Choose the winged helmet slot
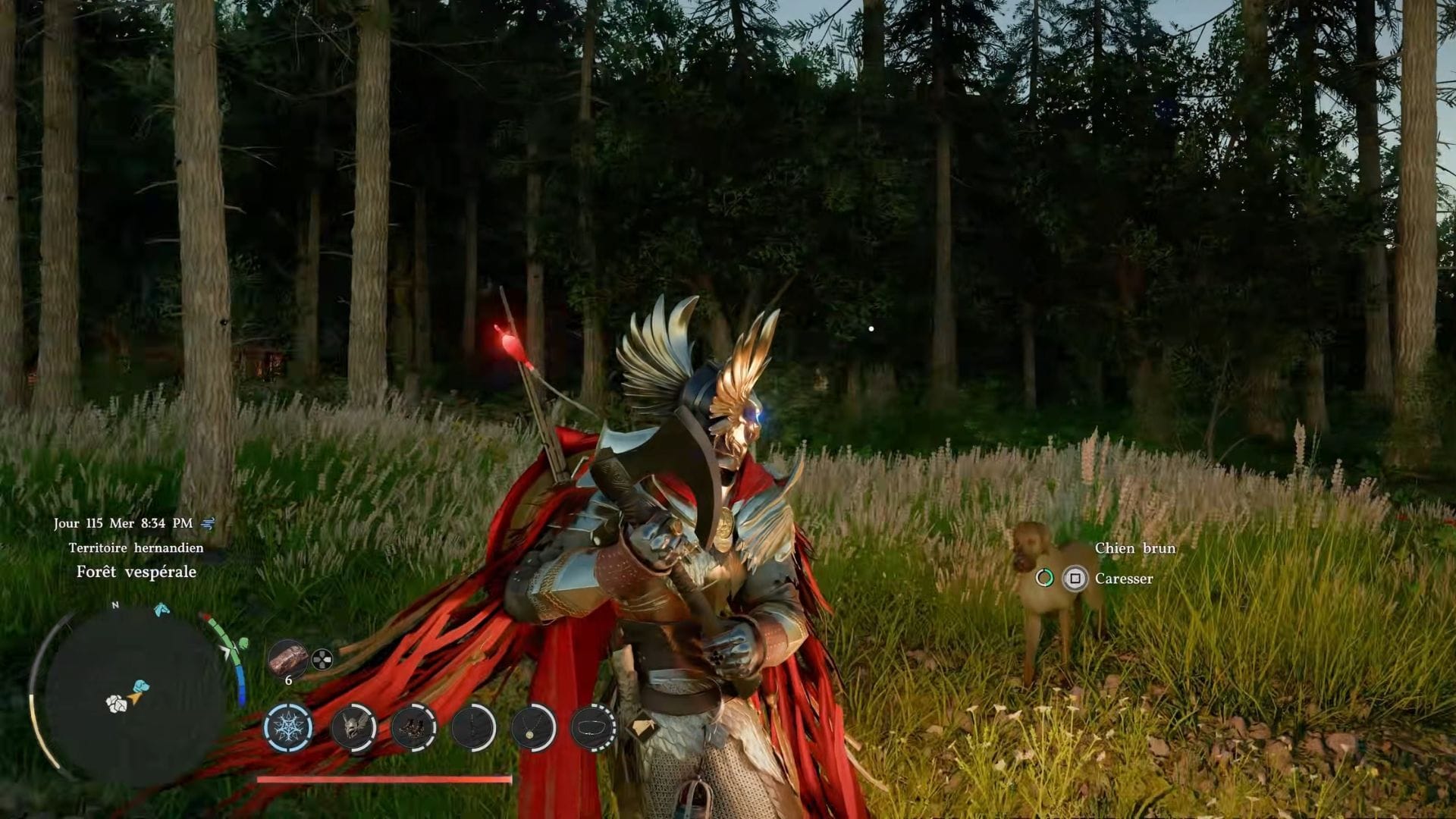This screenshot has height=819, width=1456. [x=354, y=727]
